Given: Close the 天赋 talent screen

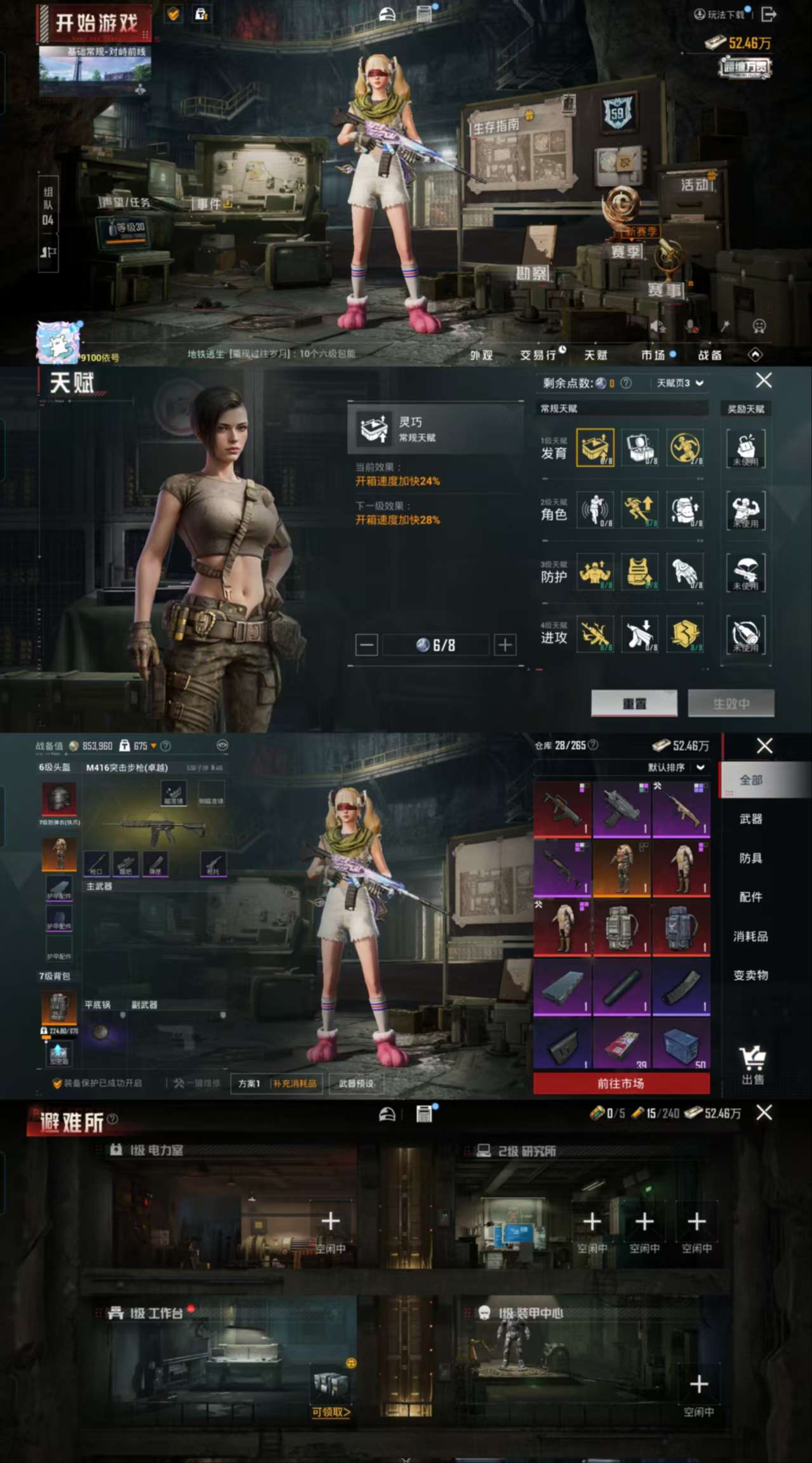Looking at the screenshot, I should [764, 381].
